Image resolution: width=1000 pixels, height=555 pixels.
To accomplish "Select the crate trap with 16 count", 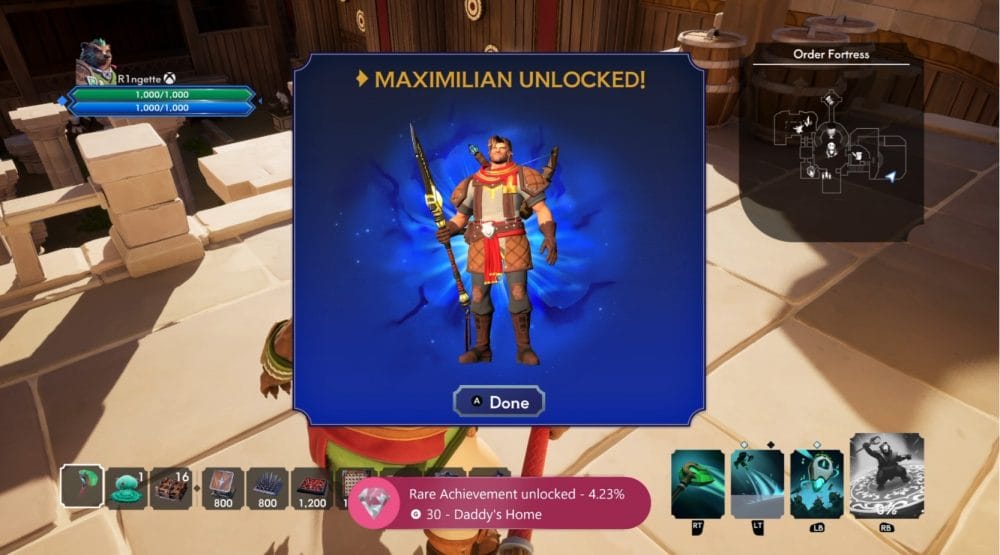I will pyautogui.click(x=174, y=487).
